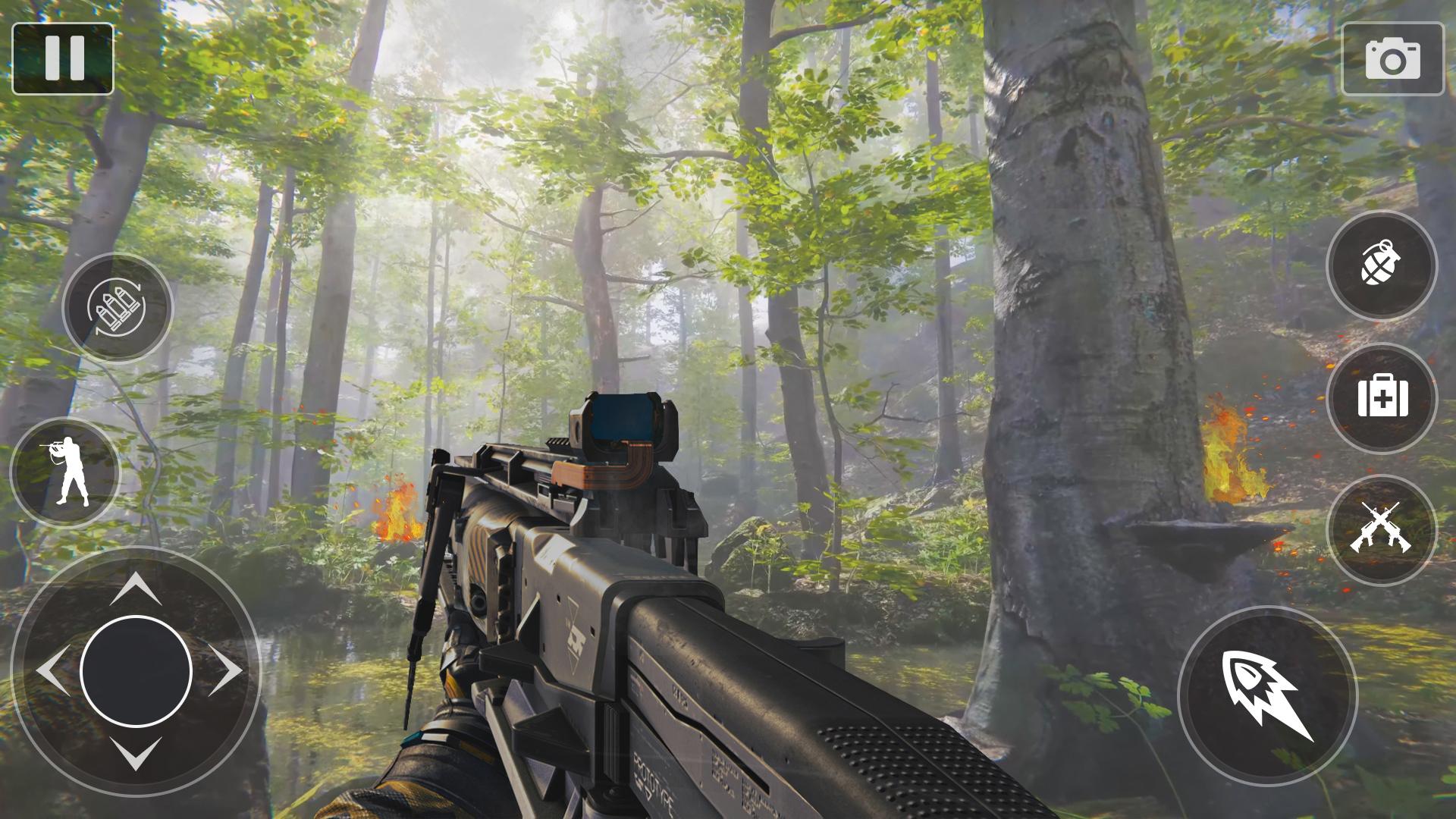The width and height of the screenshot is (1456, 819).
Task: Reload ammo using the bullets icon
Action: point(118,308)
